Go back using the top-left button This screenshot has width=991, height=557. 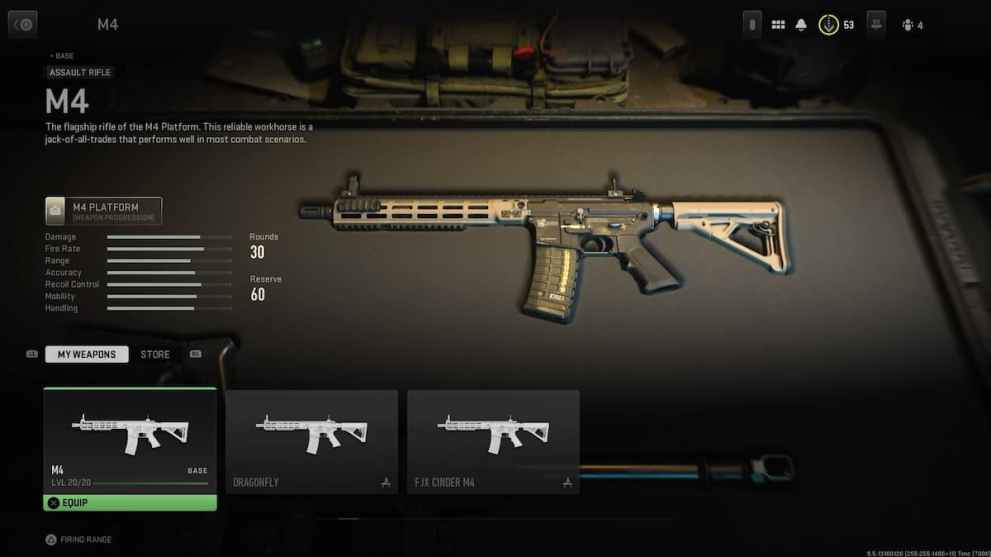[x=23, y=24]
